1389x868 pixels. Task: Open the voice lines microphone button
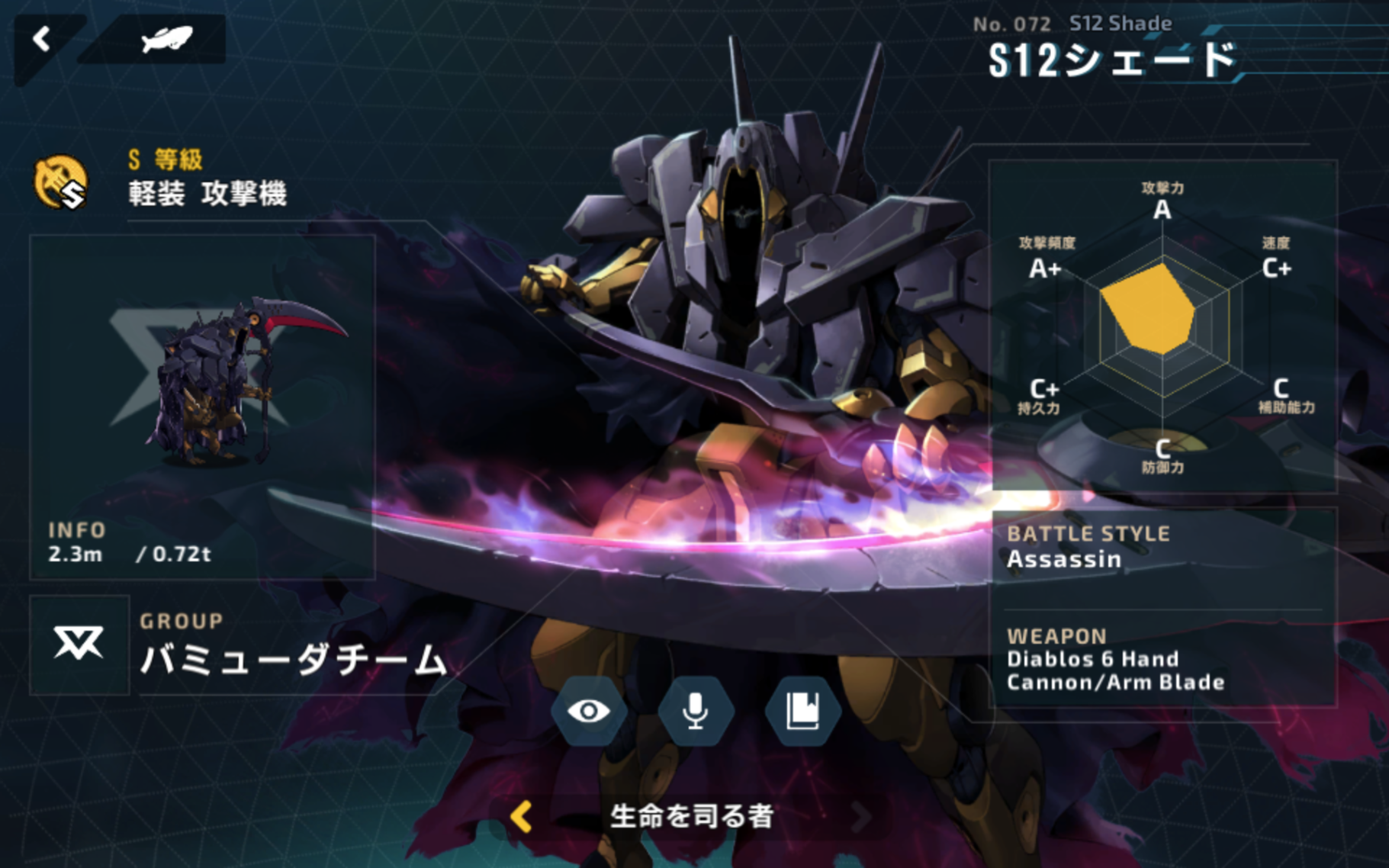pos(695,711)
